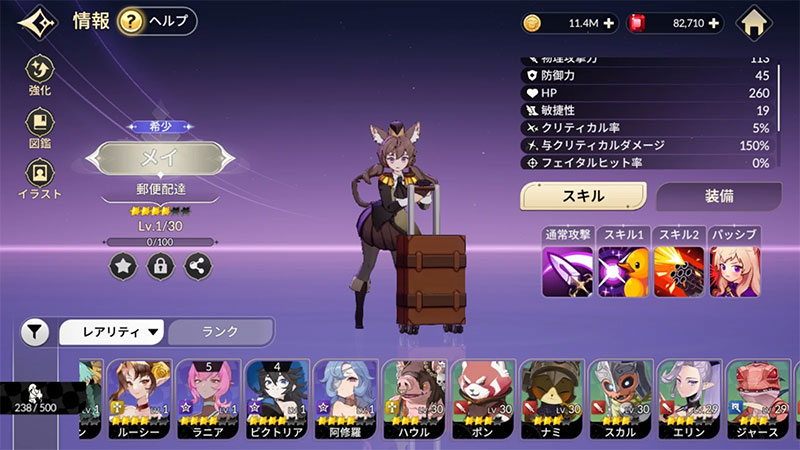This screenshot has height=450, width=800.
Task: Return to the home screen
Action: (756, 23)
